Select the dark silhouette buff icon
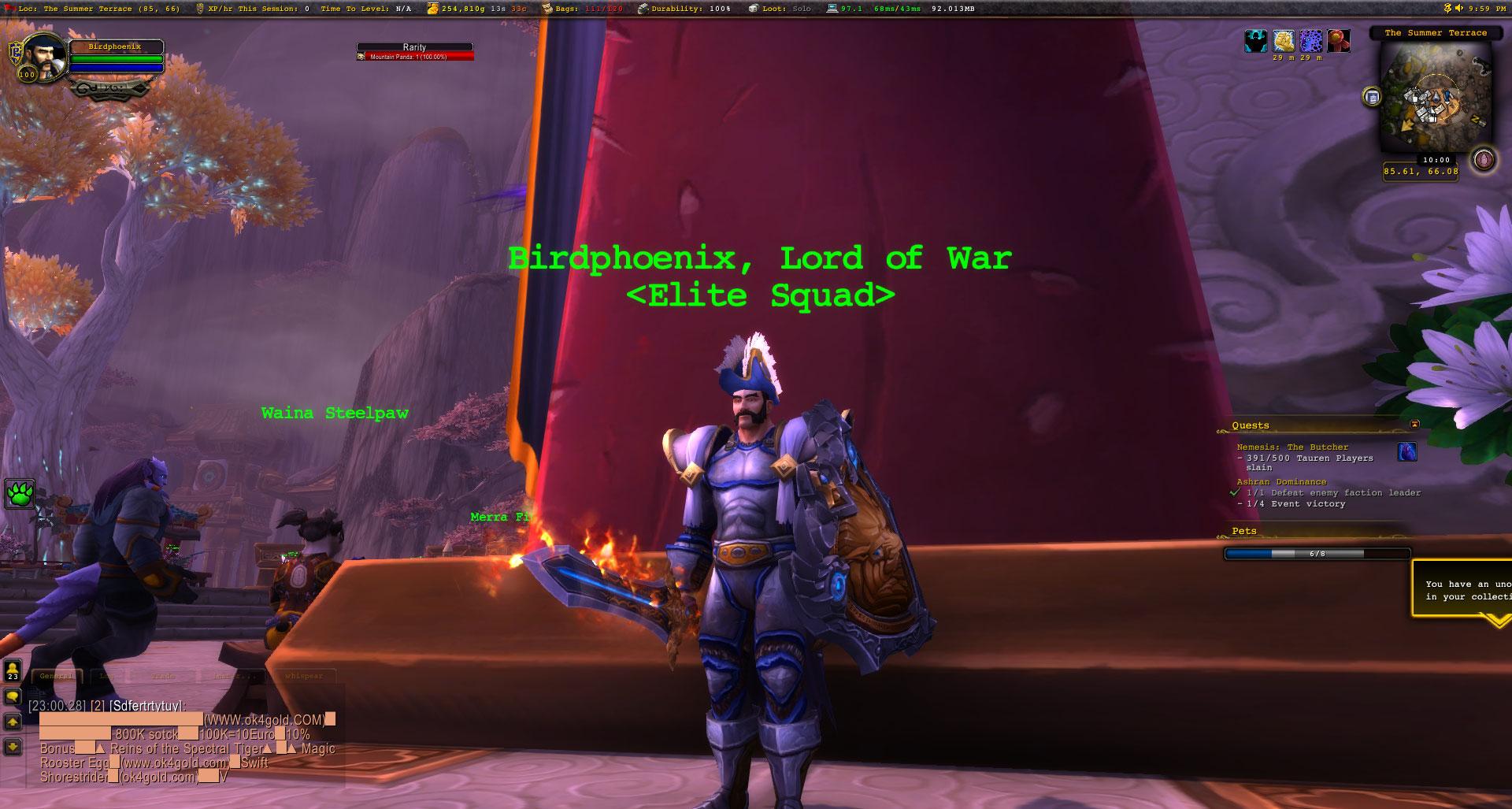 1255,41
